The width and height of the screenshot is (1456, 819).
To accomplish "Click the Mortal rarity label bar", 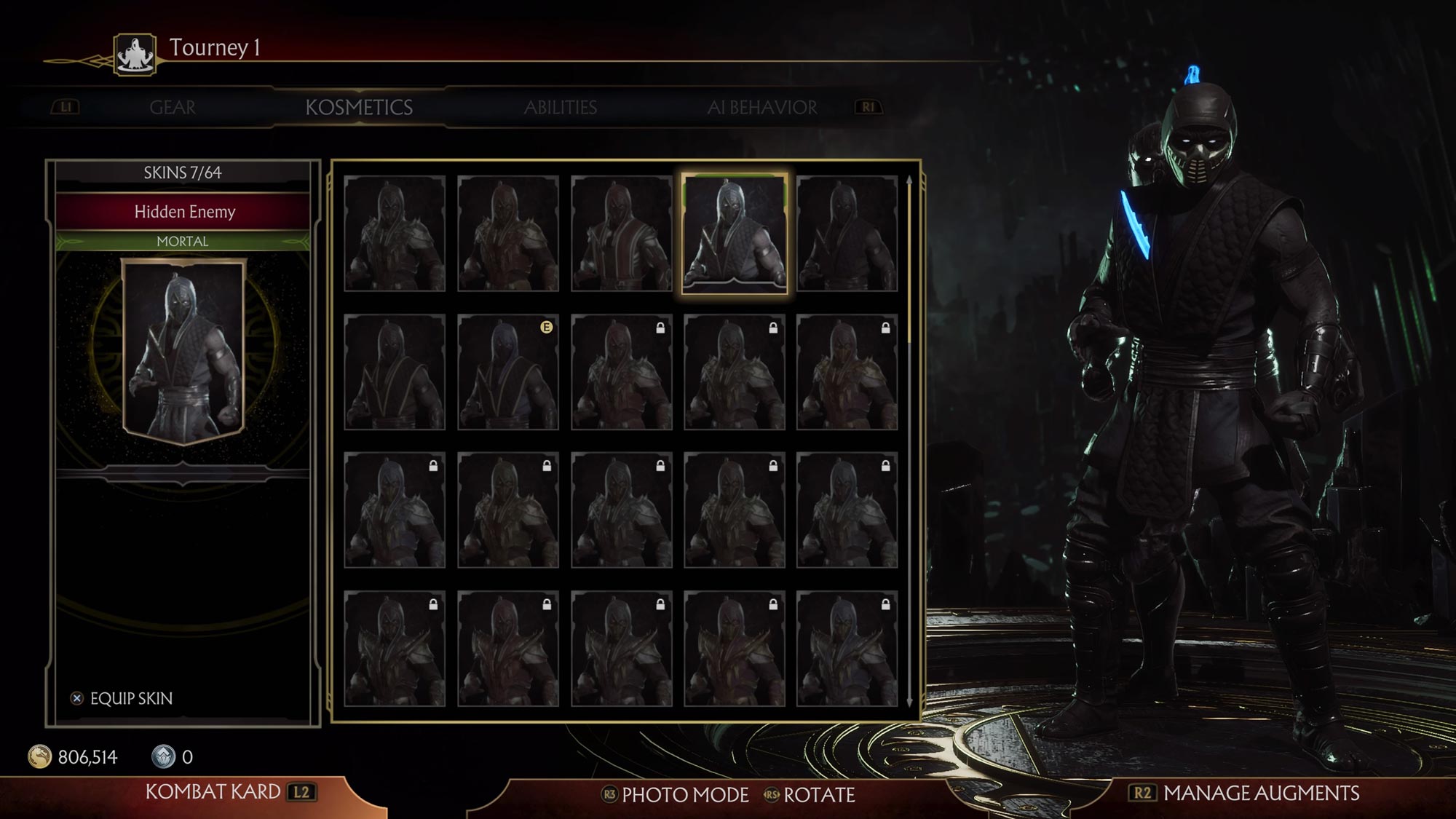I will coord(184,242).
